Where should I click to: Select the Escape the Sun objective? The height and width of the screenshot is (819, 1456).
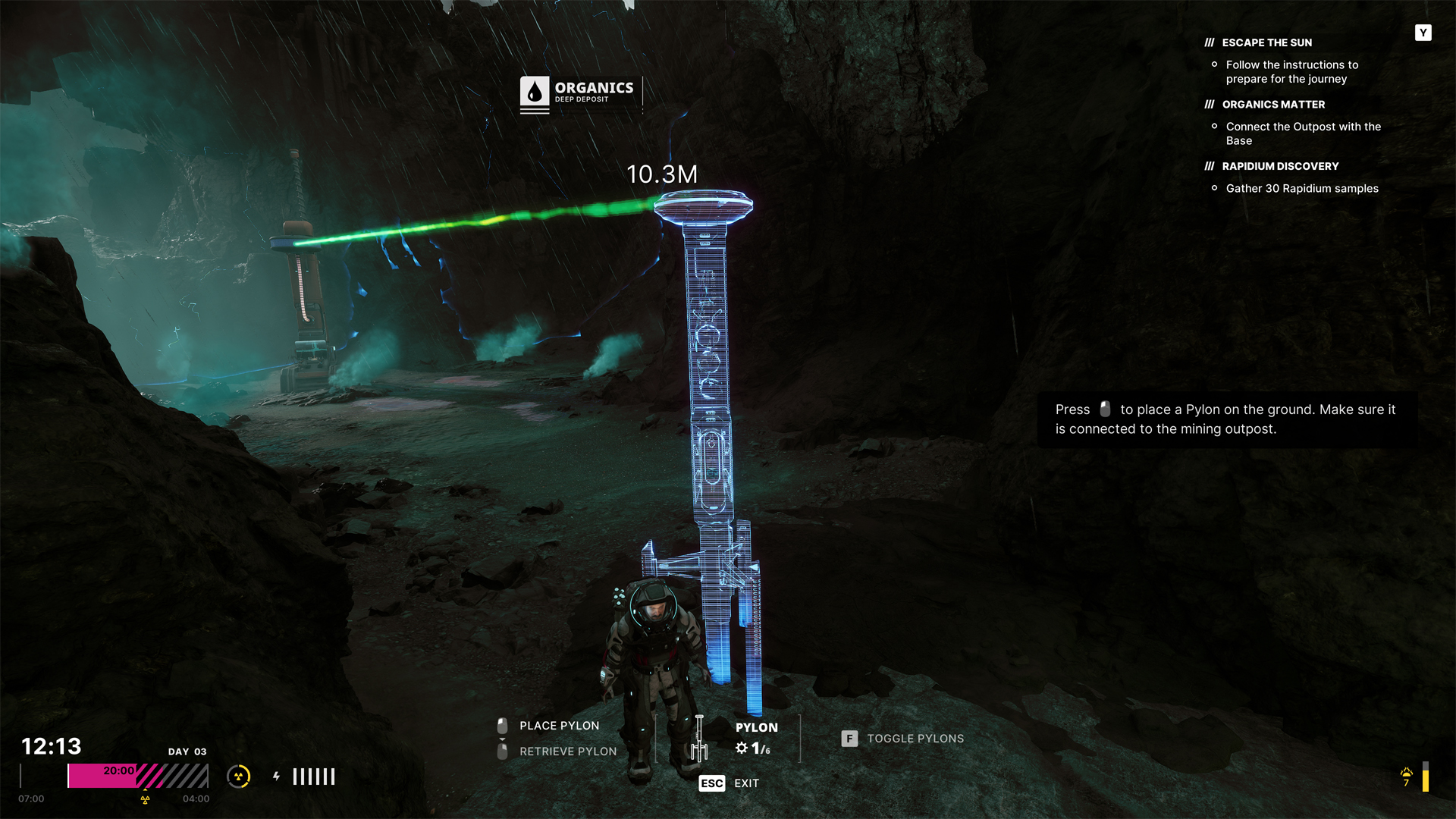coord(1266,42)
